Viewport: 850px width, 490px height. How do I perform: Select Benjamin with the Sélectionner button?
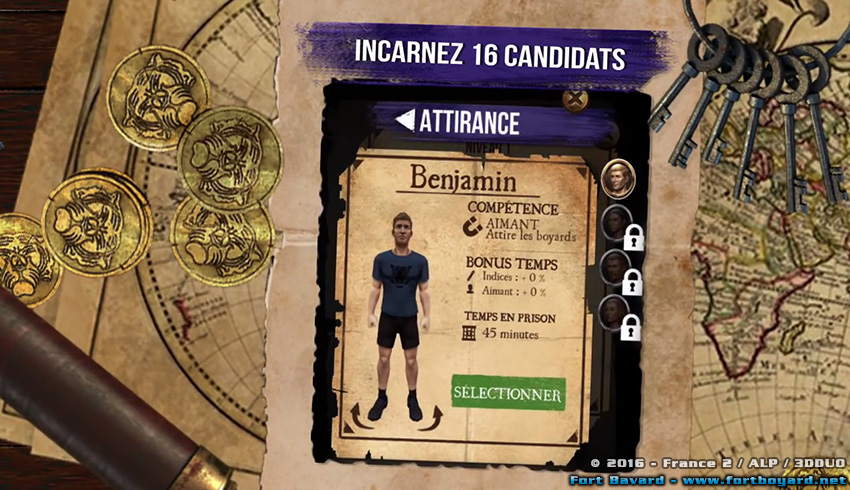point(507,392)
